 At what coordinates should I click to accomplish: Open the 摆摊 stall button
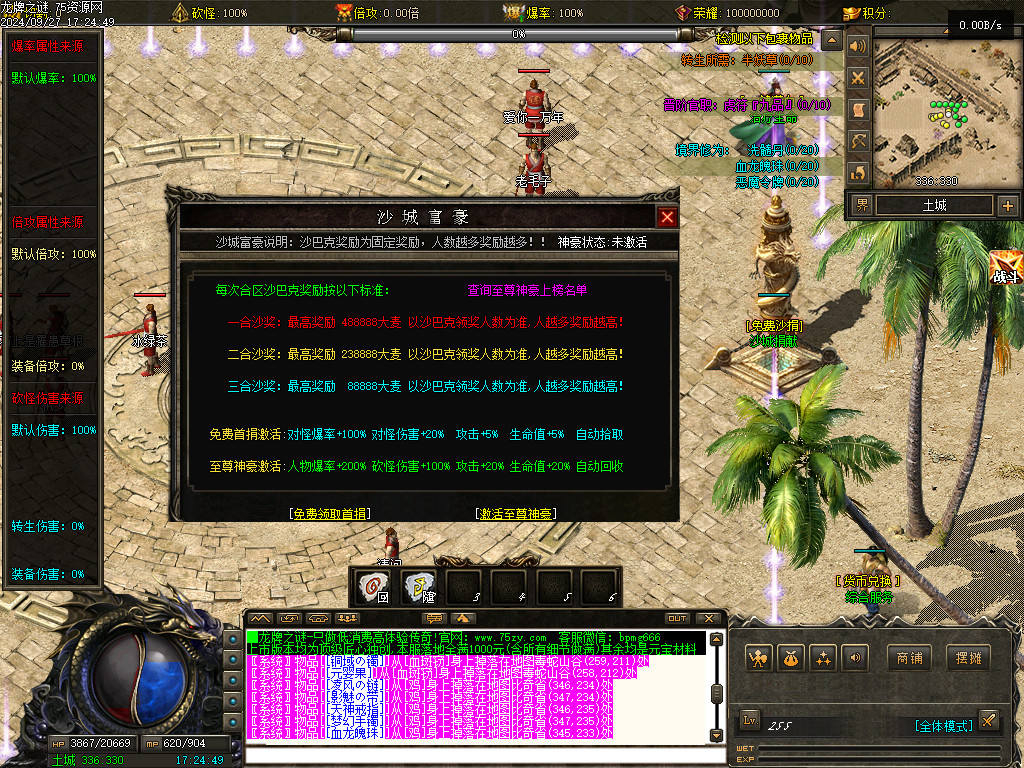pos(967,658)
